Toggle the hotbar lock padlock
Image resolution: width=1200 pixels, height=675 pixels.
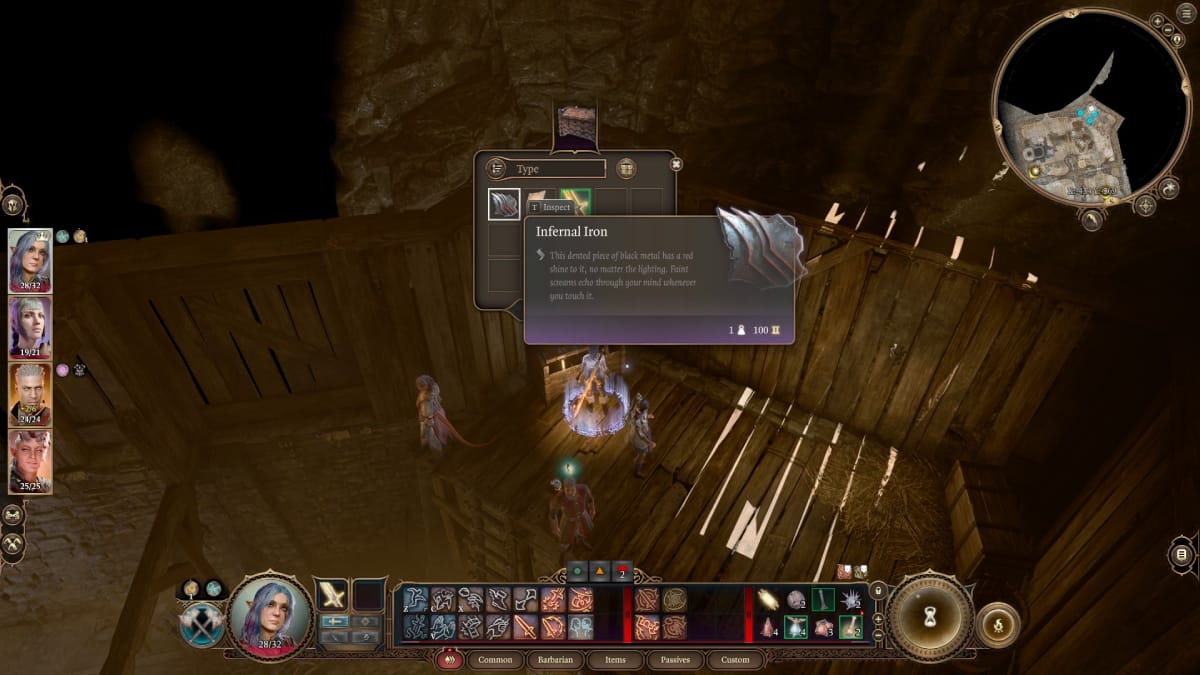click(x=878, y=591)
